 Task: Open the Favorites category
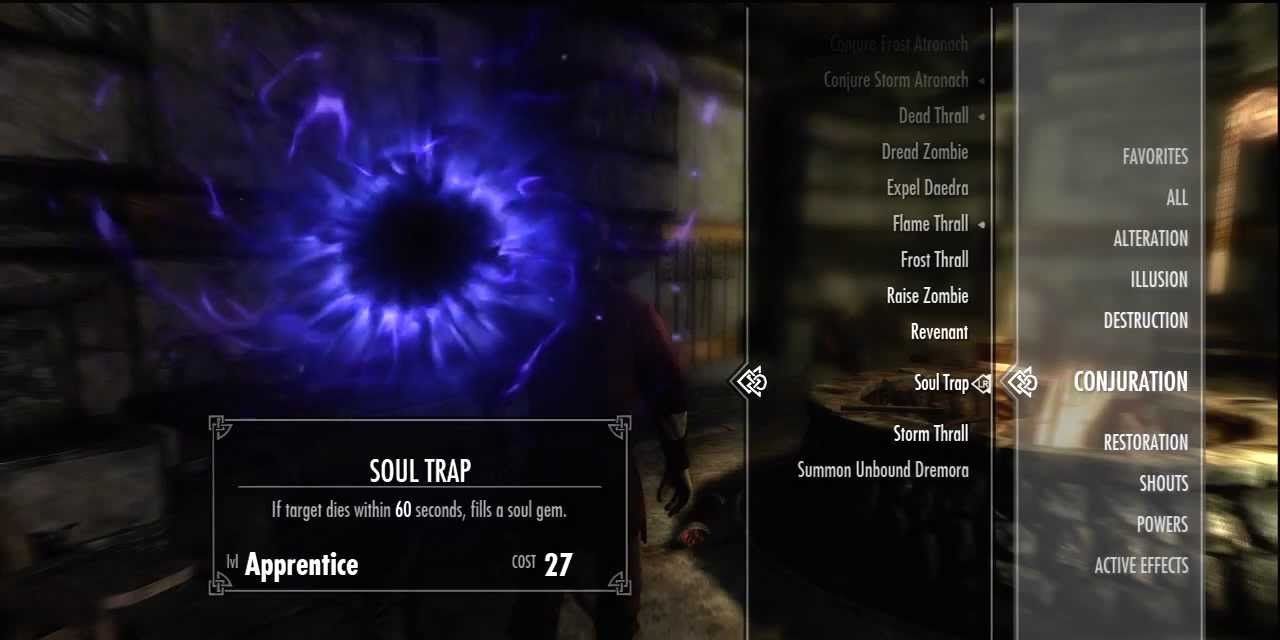click(x=1155, y=157)
